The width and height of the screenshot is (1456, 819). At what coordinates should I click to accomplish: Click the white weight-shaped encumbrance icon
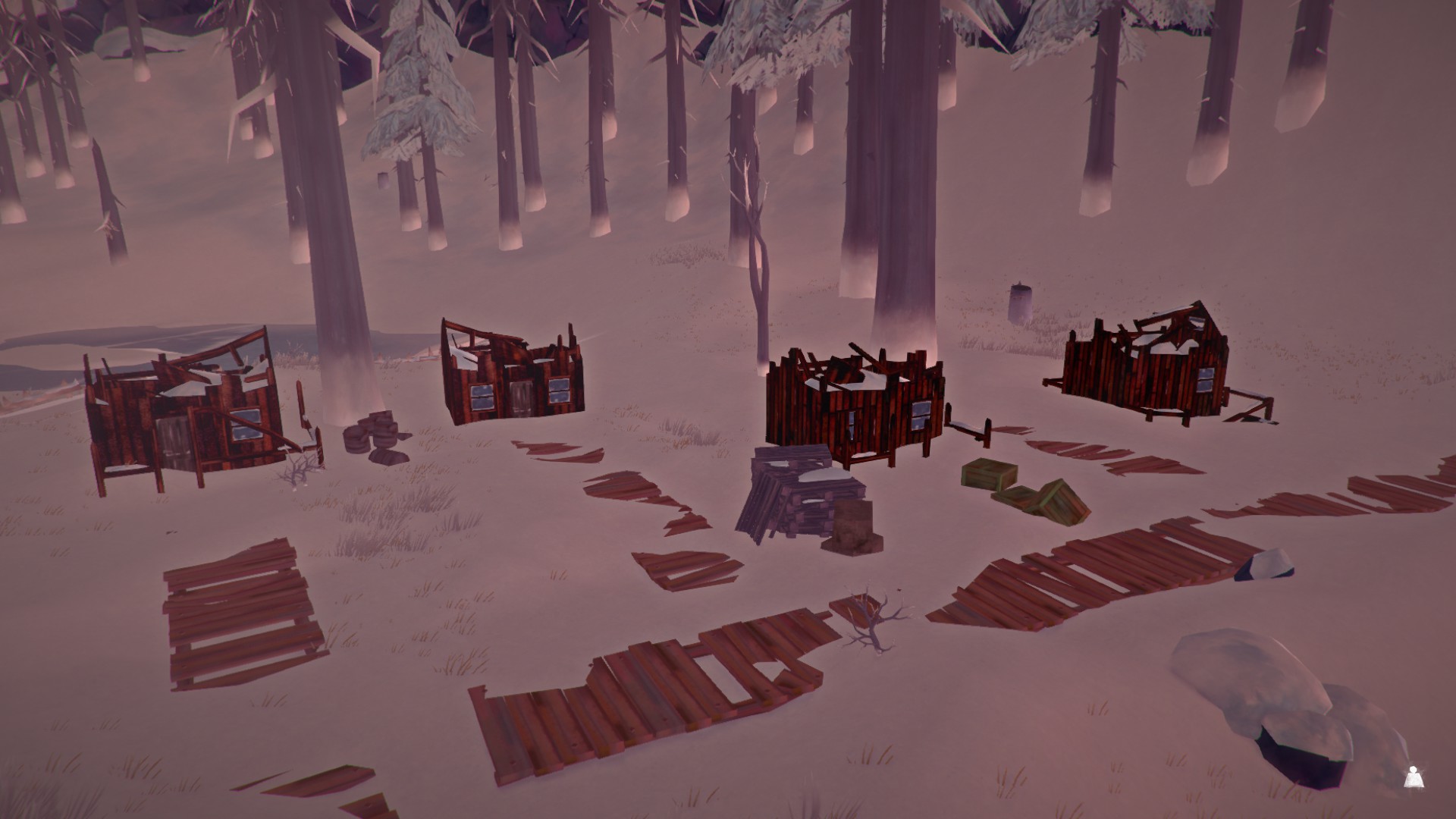tap(1413, 777)
